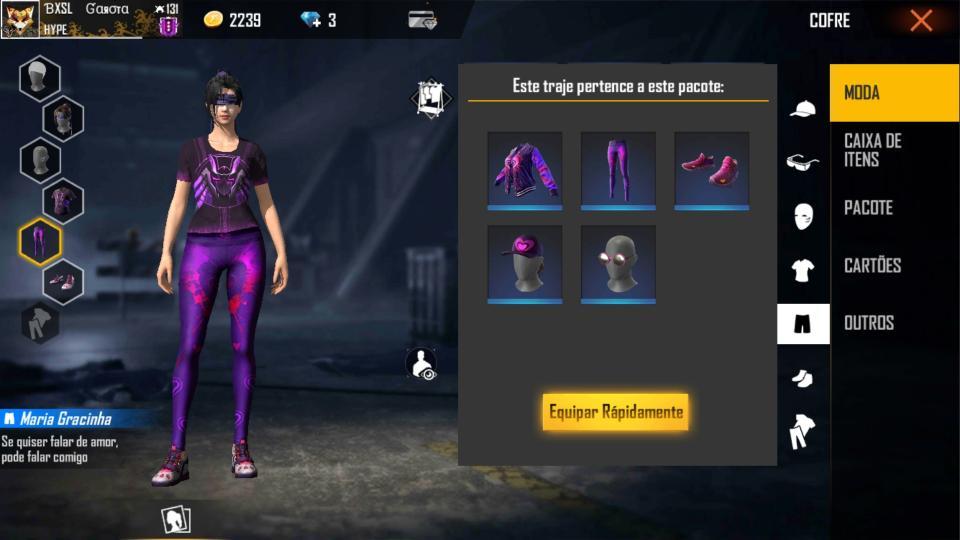Switch to the Moda tab
960x540 pixels.
coord(893,93)
